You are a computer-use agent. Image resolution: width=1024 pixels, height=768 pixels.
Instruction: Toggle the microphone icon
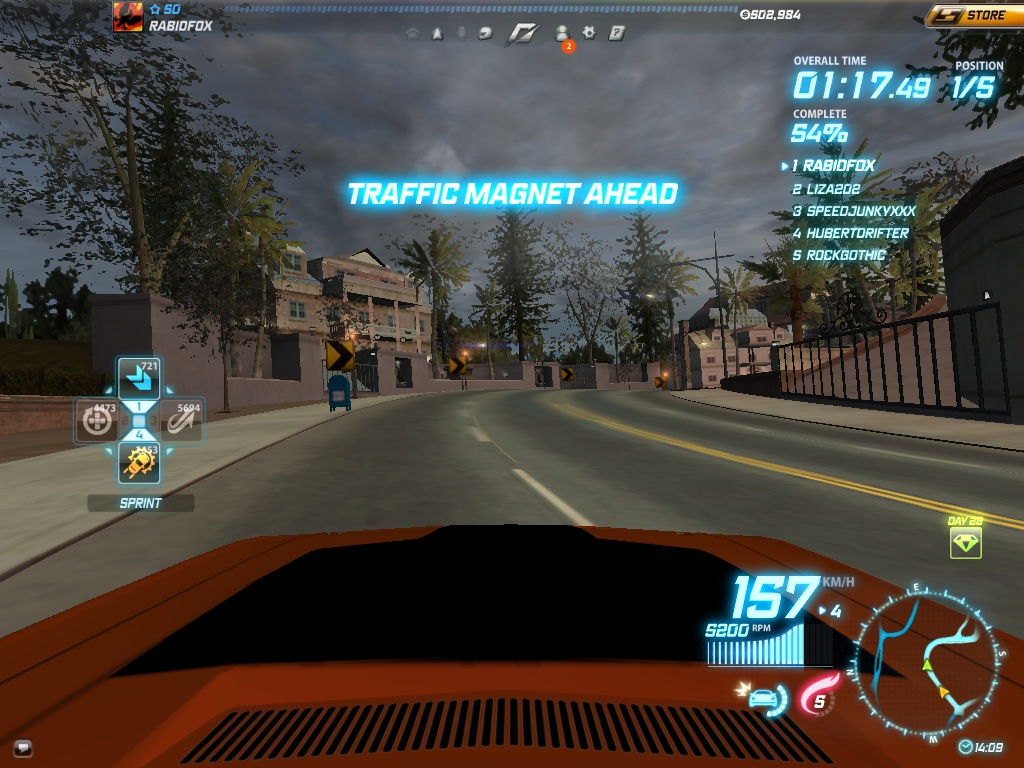[462, 33]
